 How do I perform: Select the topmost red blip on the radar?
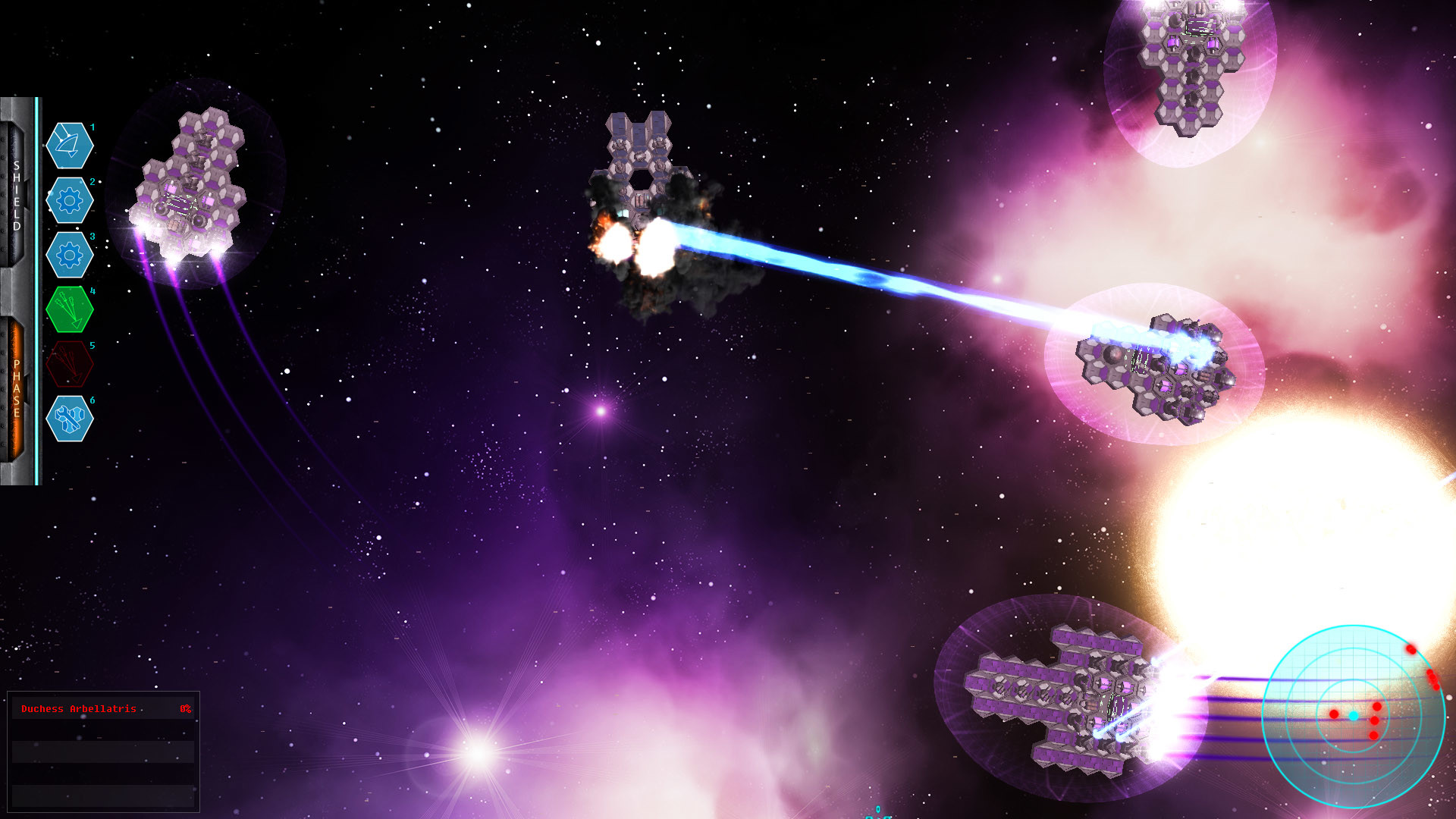(1411, 649)
